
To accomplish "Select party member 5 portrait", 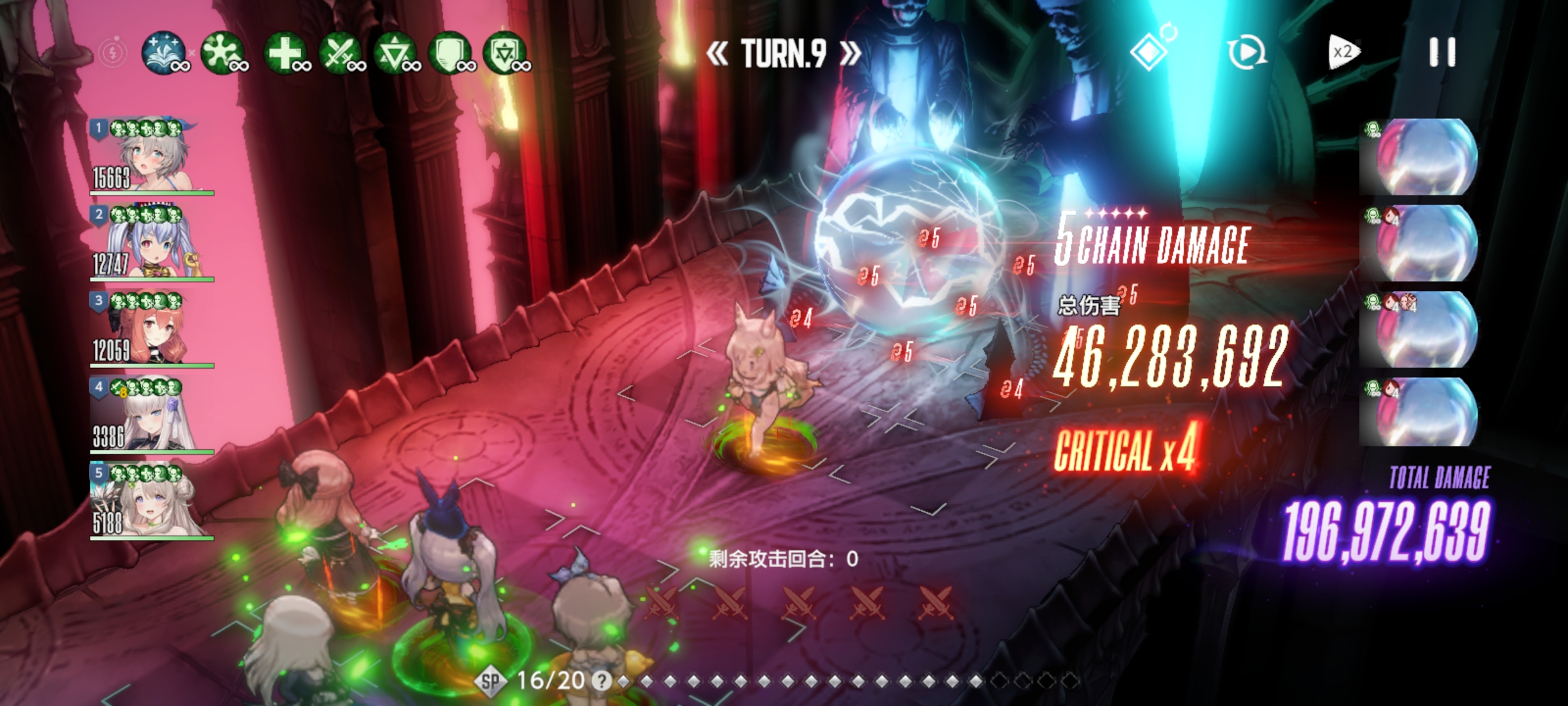I will tap(152, 502).
